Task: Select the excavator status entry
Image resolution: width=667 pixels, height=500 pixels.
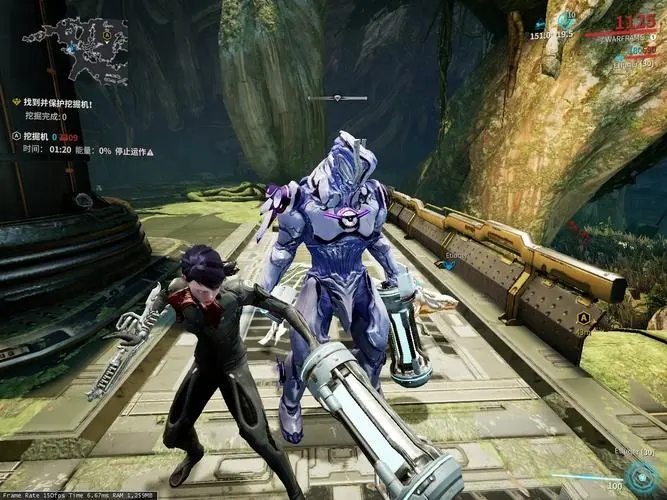Action: pyautogui.click(x=40, y=135)
